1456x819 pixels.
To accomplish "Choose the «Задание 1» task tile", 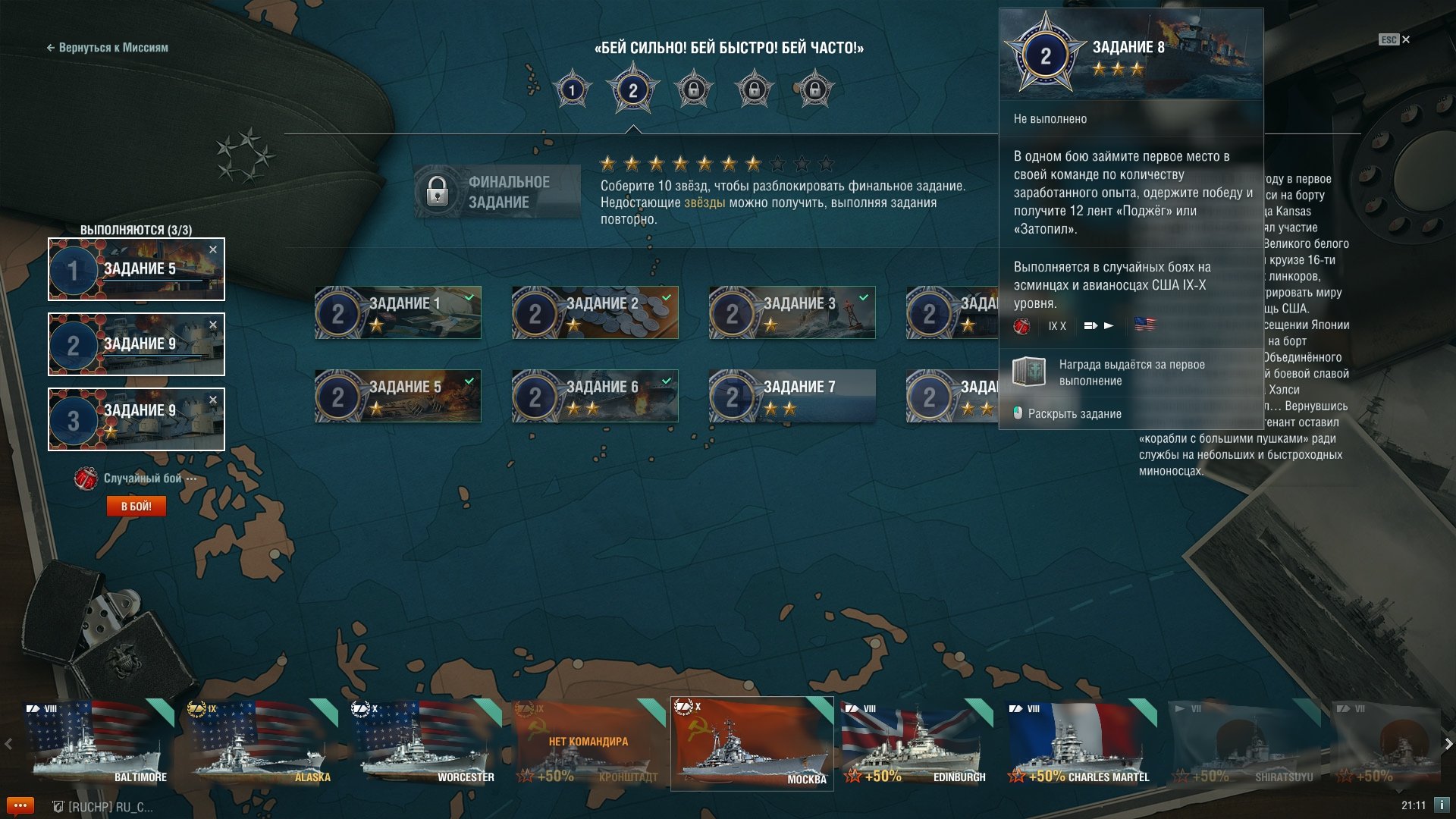I will (x=398, y=312).
